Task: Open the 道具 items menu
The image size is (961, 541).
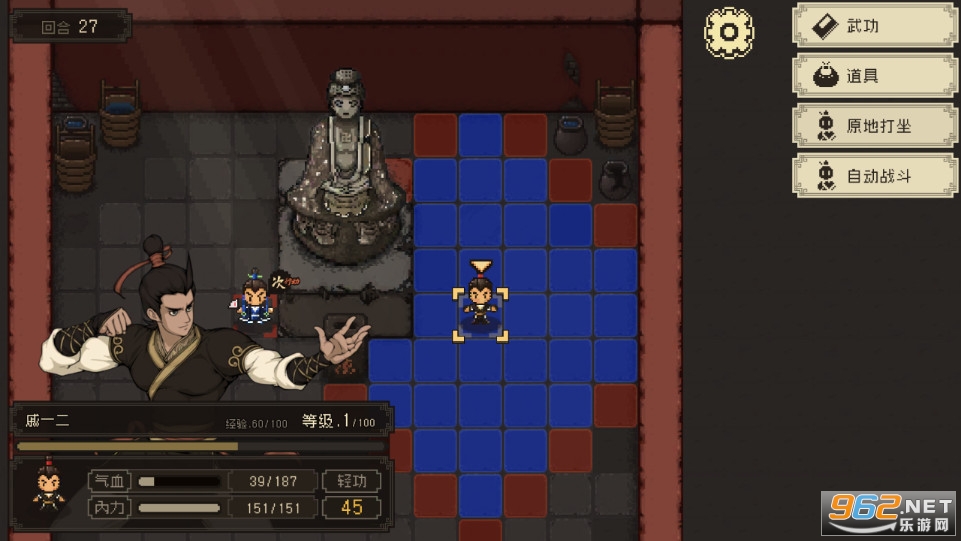Action: [874, 76]
